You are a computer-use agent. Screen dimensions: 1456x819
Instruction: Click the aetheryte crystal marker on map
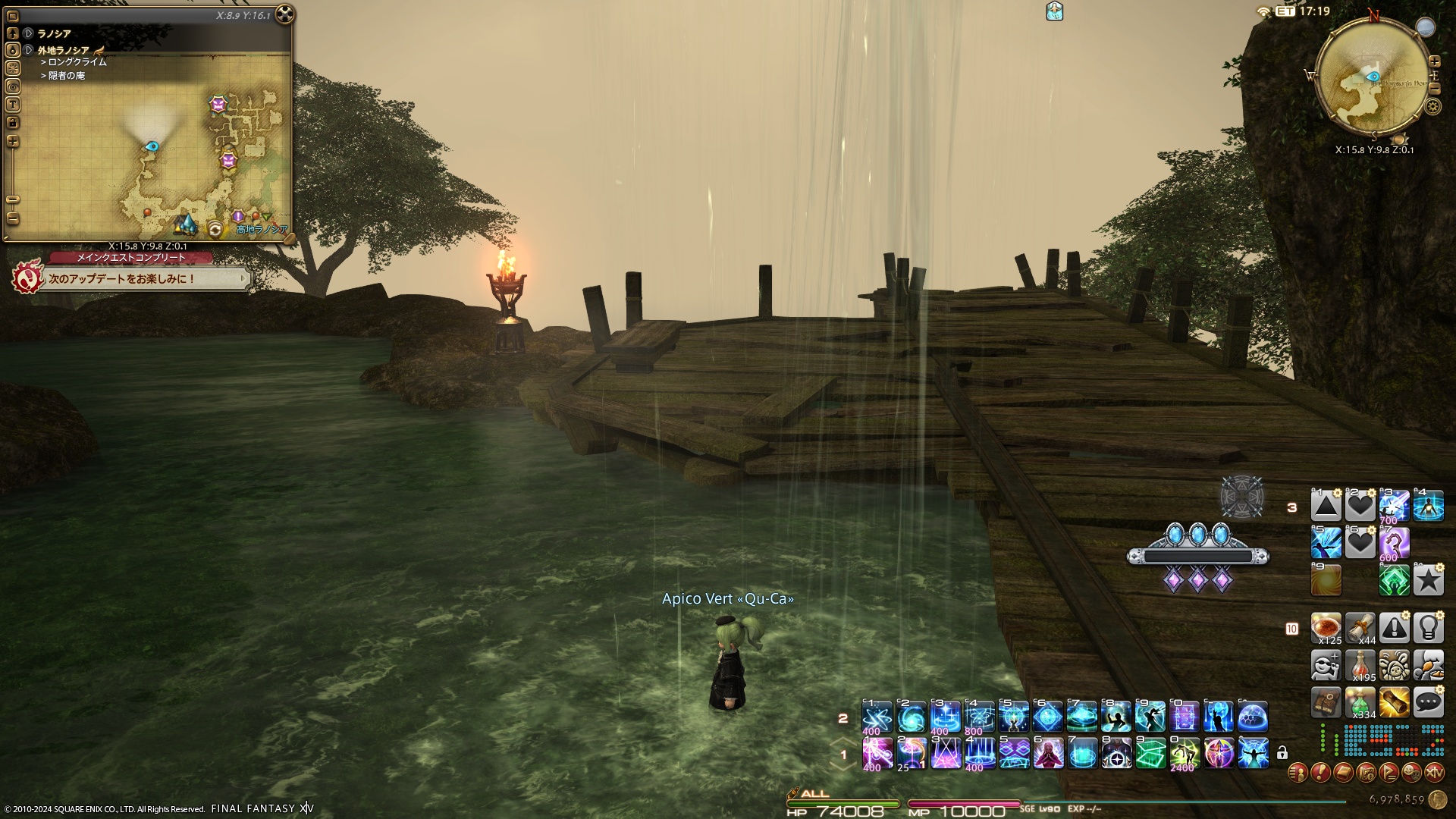click(185, 224)
